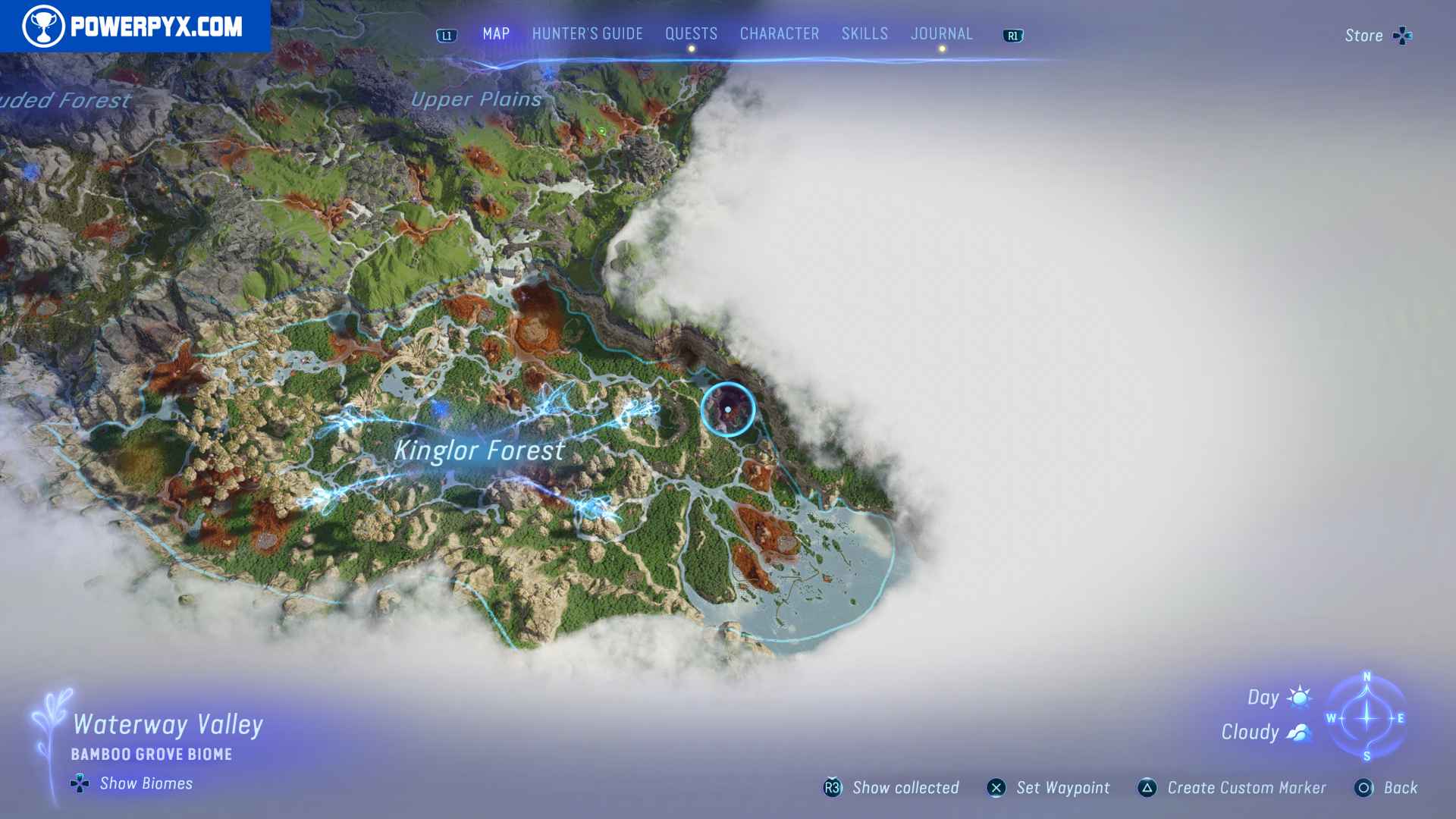Click the Kinglor Forest label on the map
1456x819 pixels.
click(479, 450)
